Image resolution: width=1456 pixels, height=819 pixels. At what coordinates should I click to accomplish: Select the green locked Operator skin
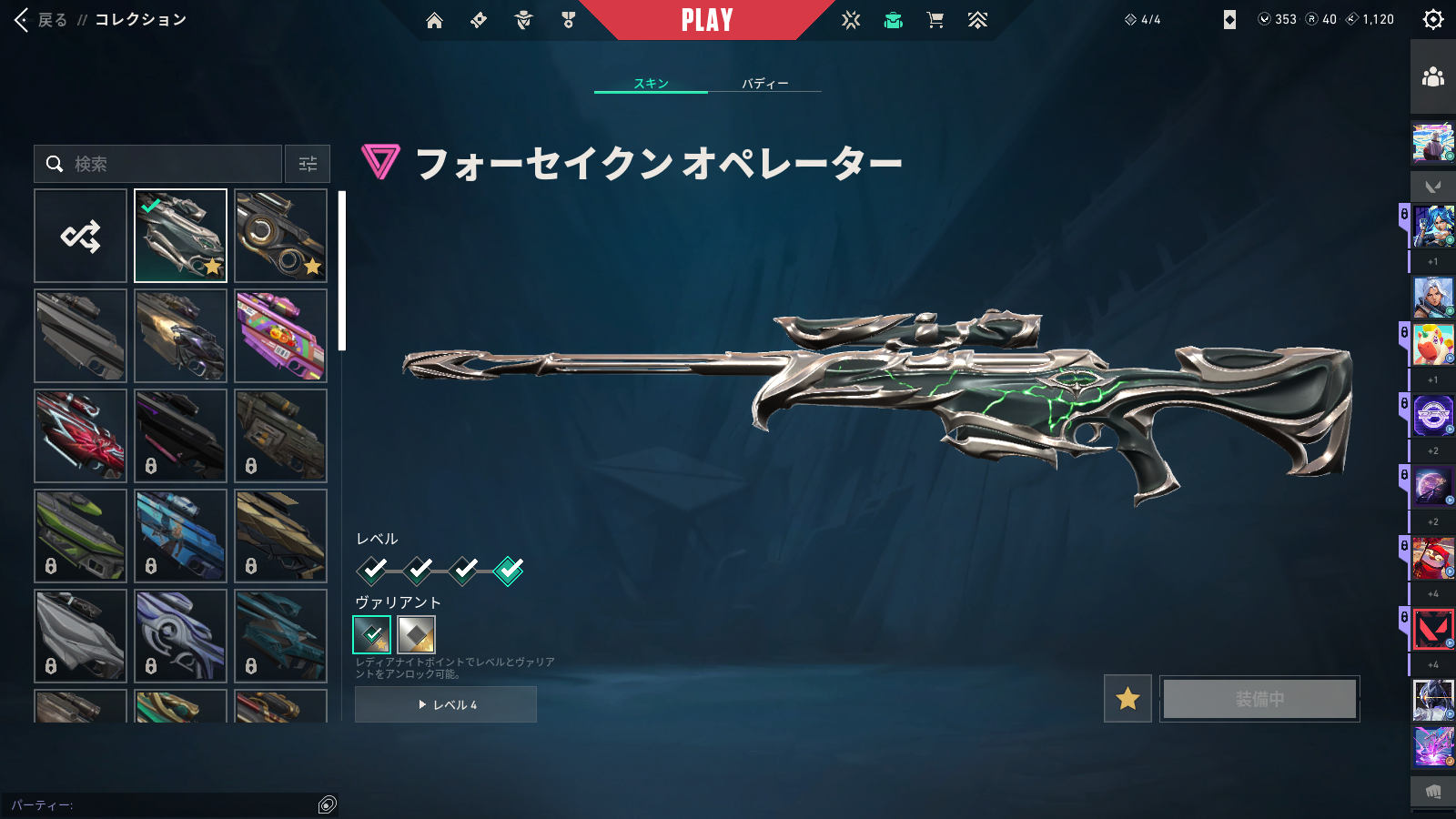[x=80, y=536]
